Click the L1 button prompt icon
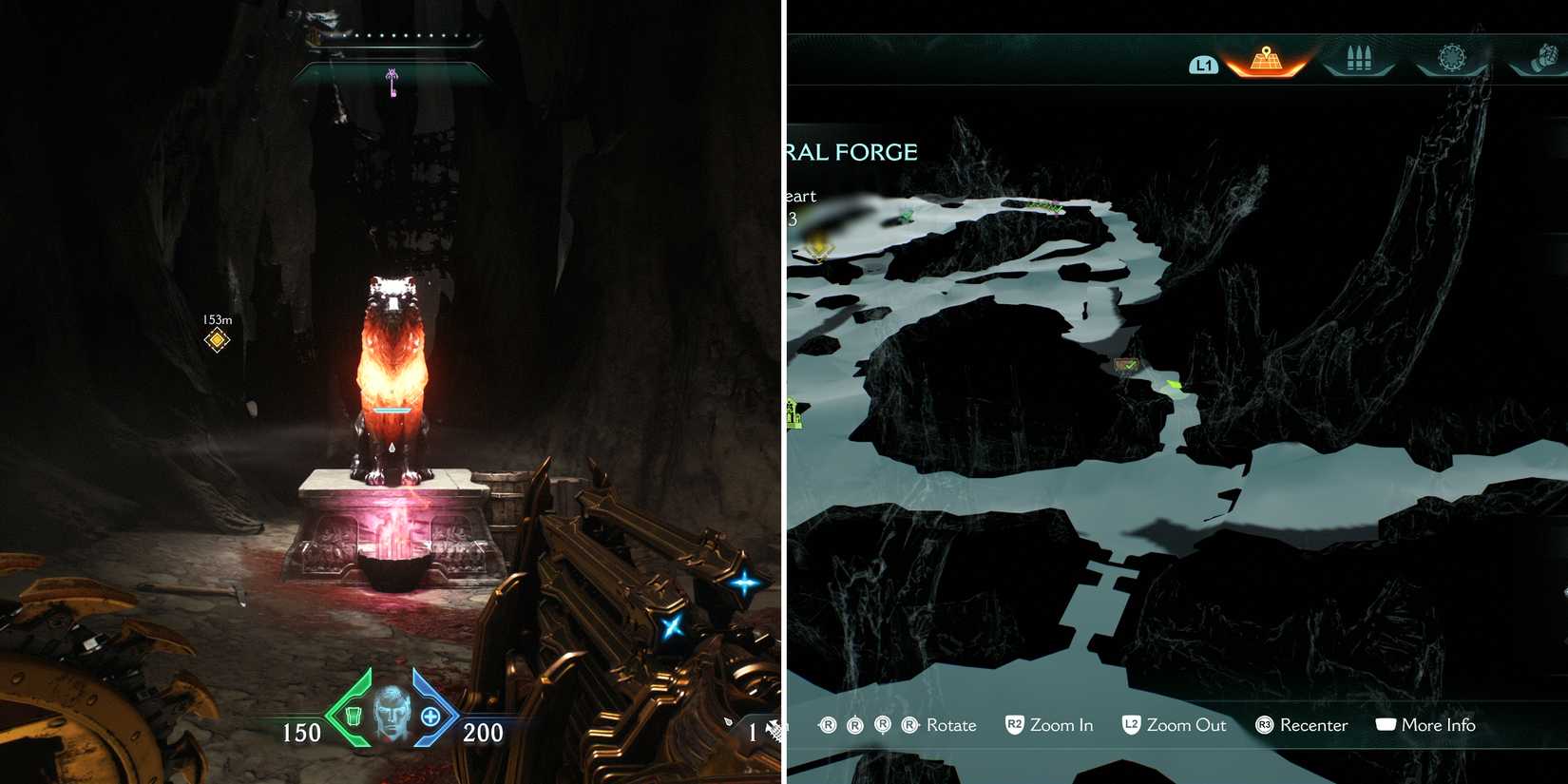This screenshot has width=1568, height=784. tap(1203, 66)
